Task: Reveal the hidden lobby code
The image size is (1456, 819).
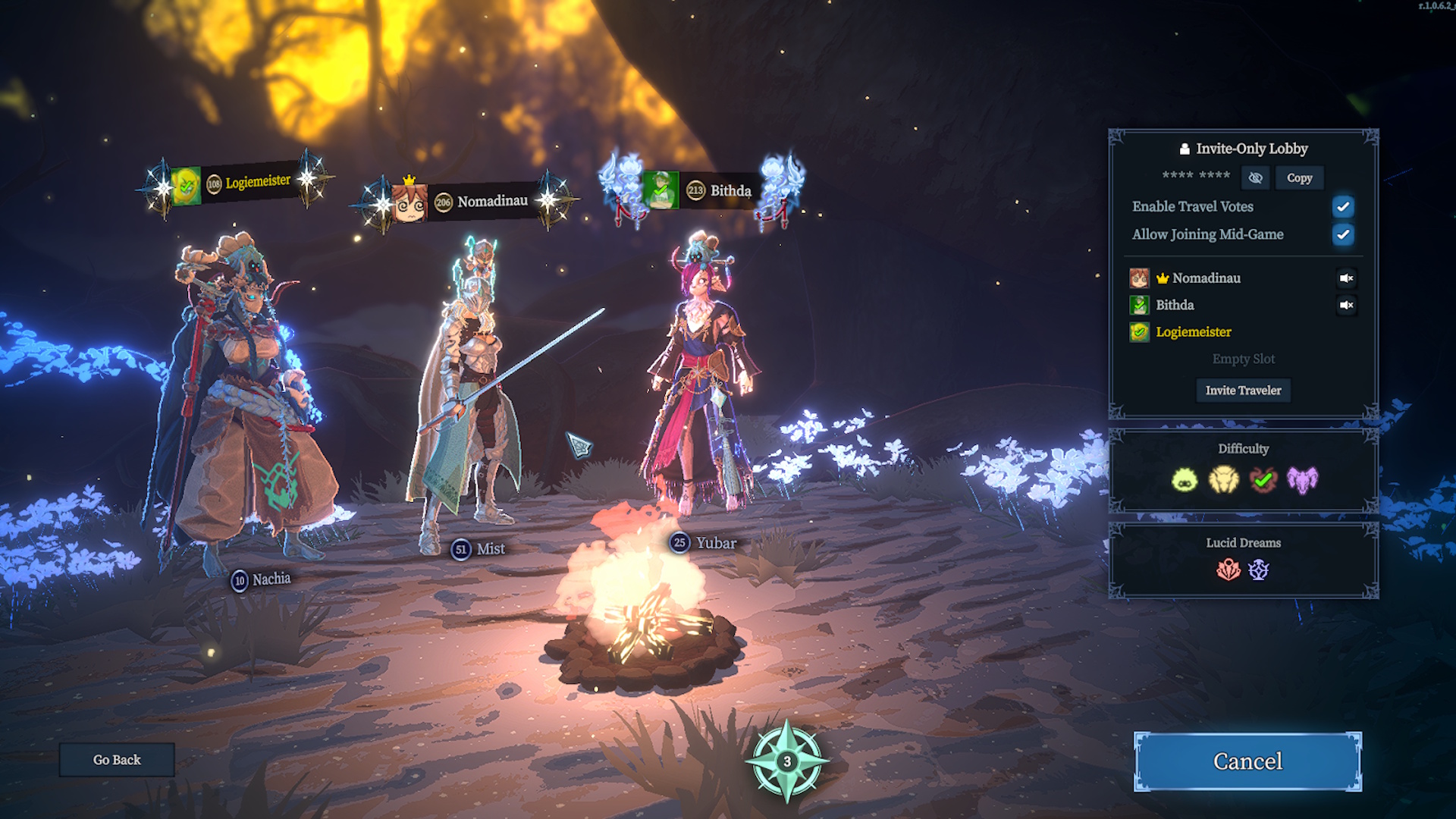Action: pyautogui.click(x=1255, y=177)
